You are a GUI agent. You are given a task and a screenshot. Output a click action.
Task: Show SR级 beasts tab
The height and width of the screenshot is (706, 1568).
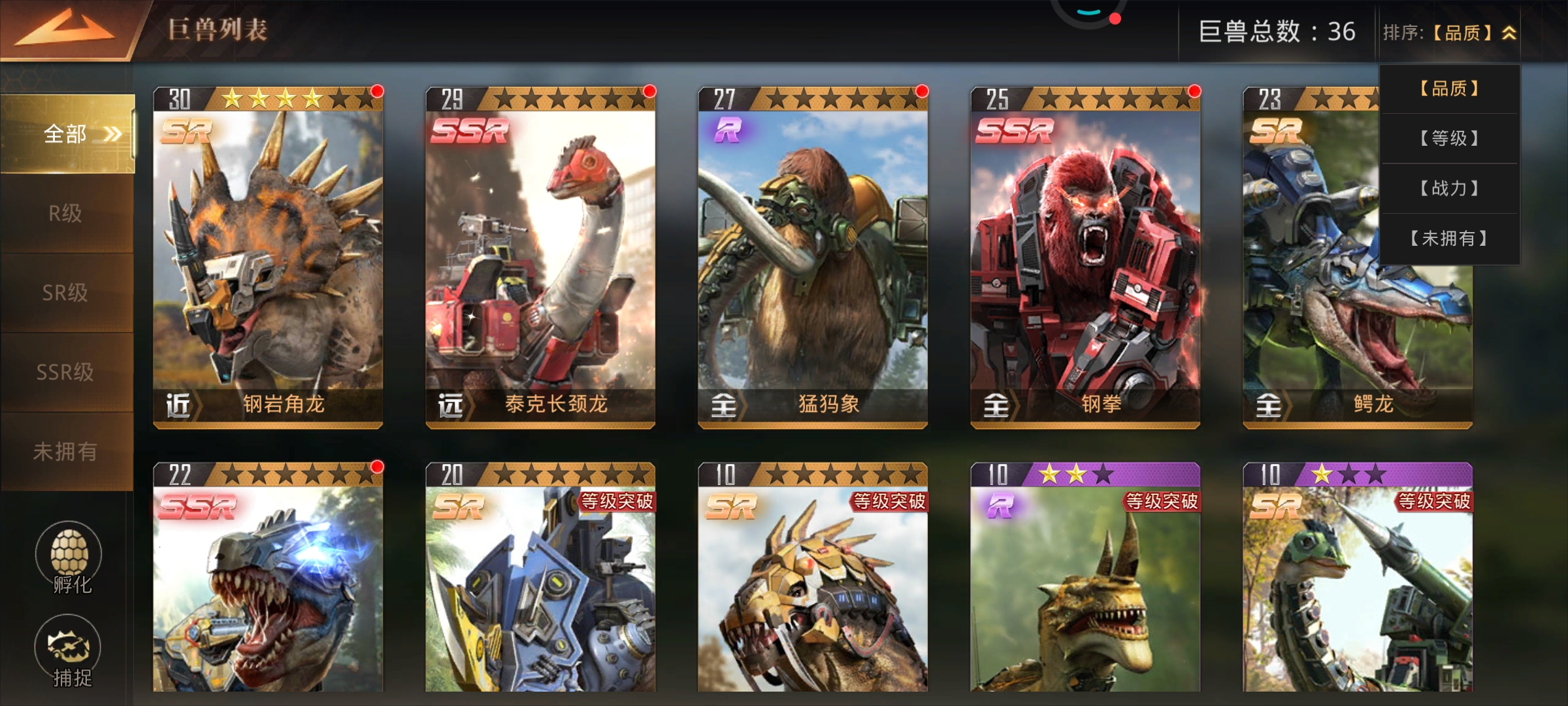click(65, 293)
